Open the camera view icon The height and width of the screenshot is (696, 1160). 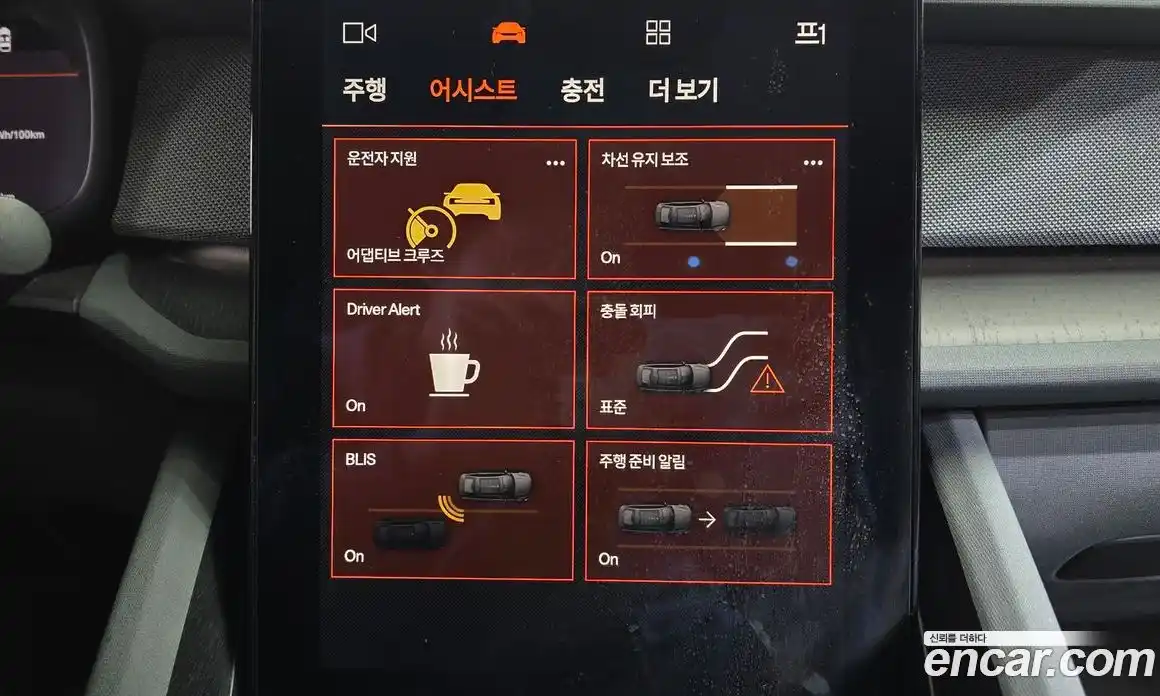pyautogui.click(x=359, y=33)
